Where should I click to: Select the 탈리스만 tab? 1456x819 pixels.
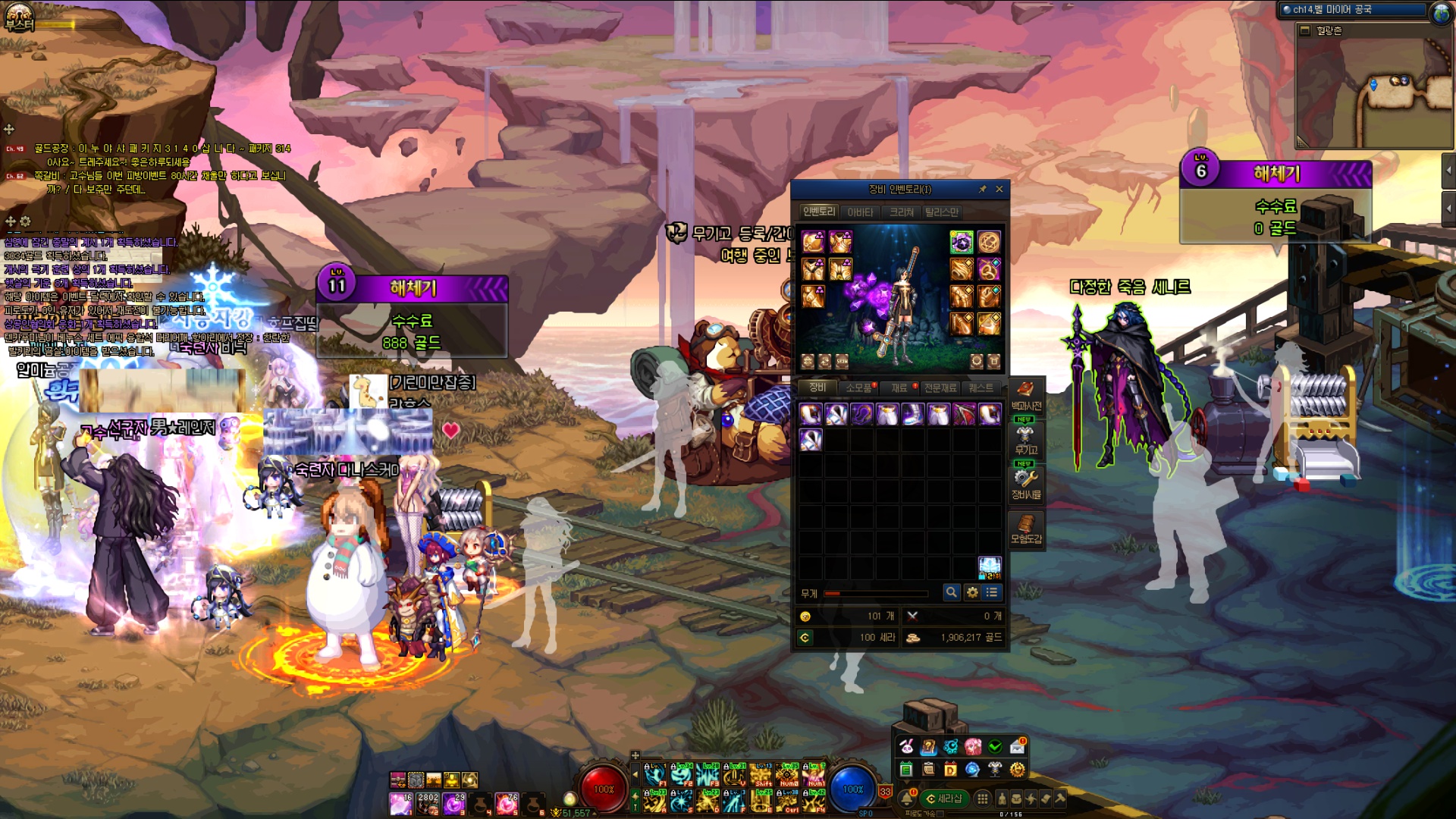coord(941,212)
